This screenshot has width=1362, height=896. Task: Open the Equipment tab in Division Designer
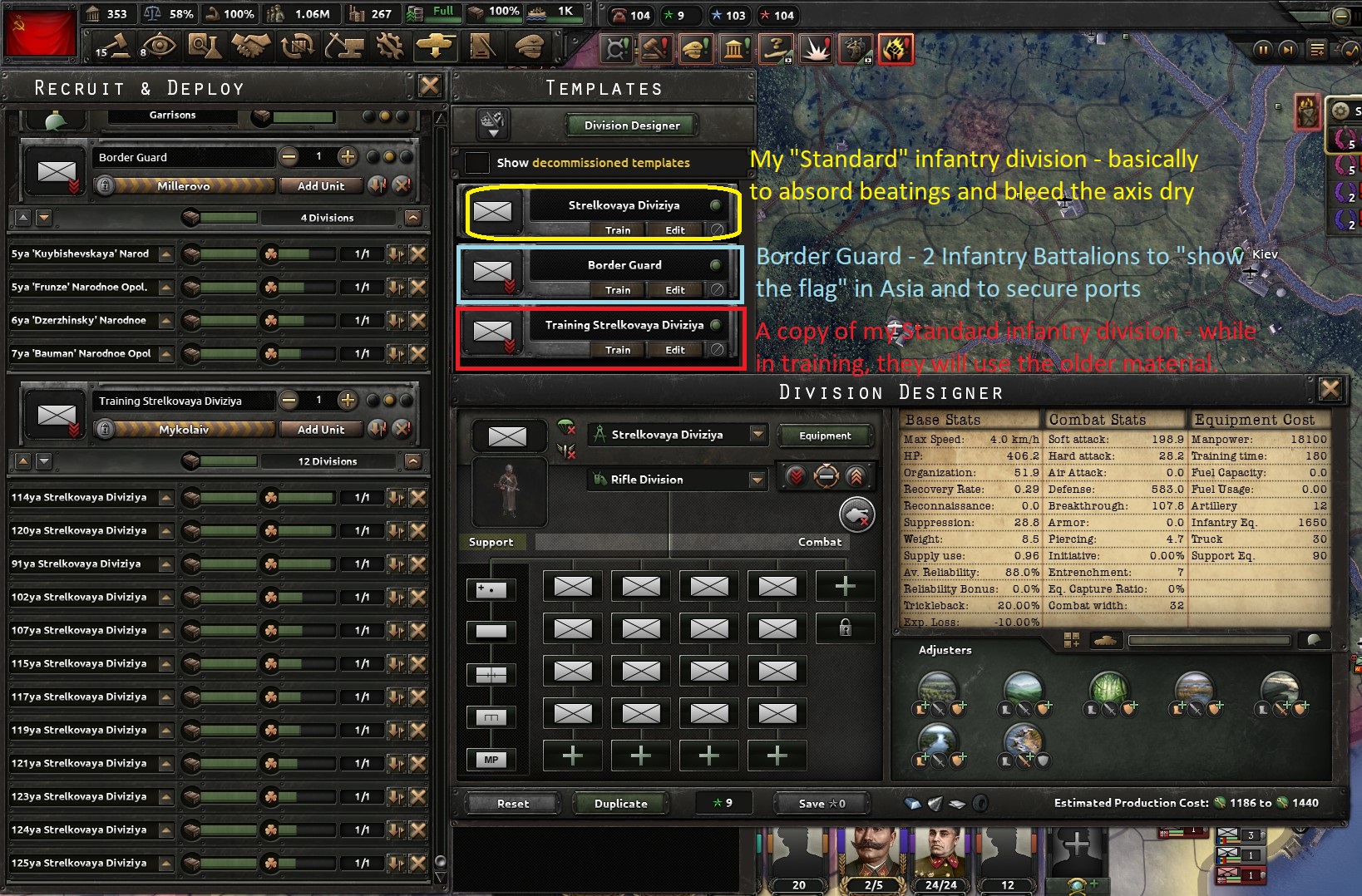point(826,436)
